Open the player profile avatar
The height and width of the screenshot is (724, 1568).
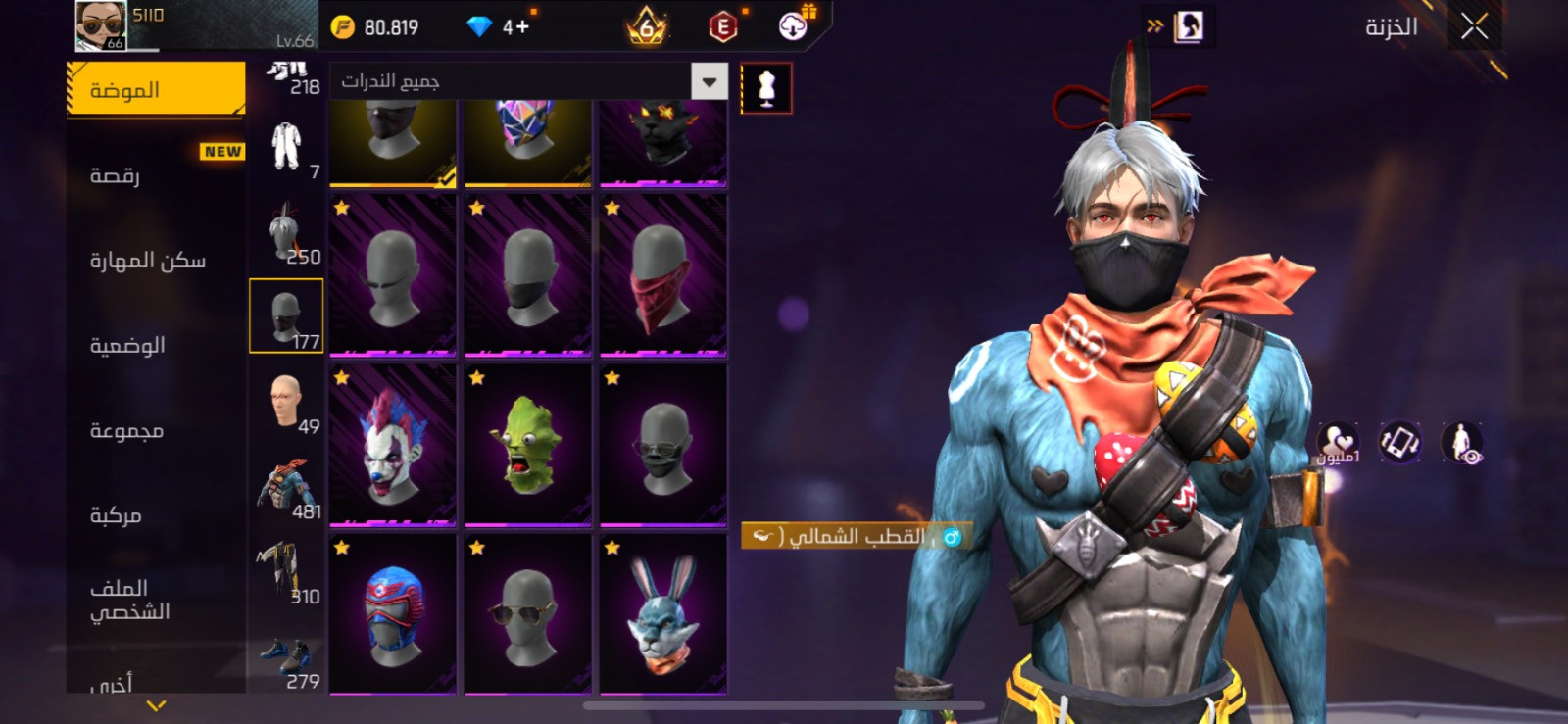point(101,25)
